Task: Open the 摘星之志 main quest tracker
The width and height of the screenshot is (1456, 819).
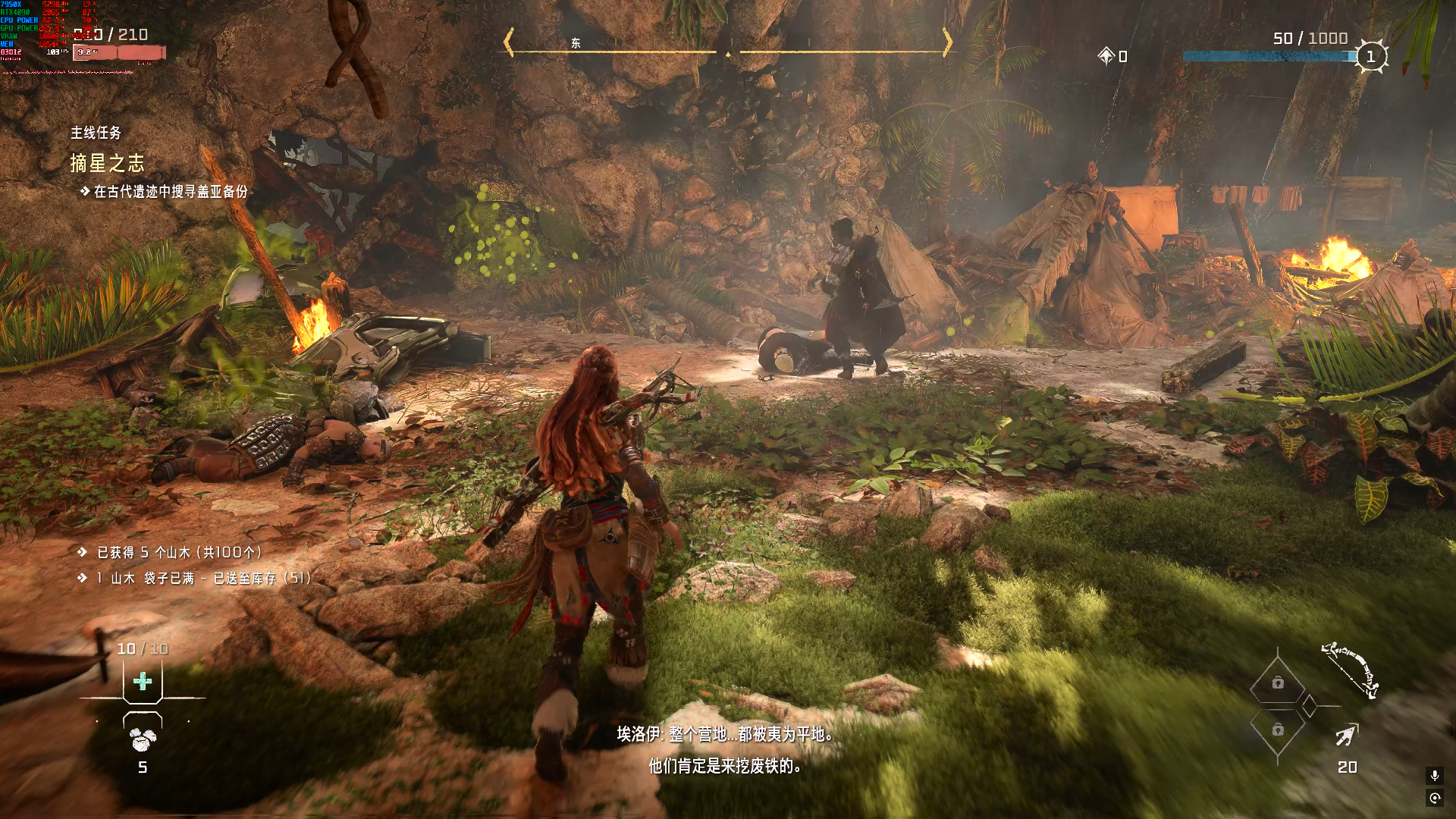Action: tap(107, 163)
